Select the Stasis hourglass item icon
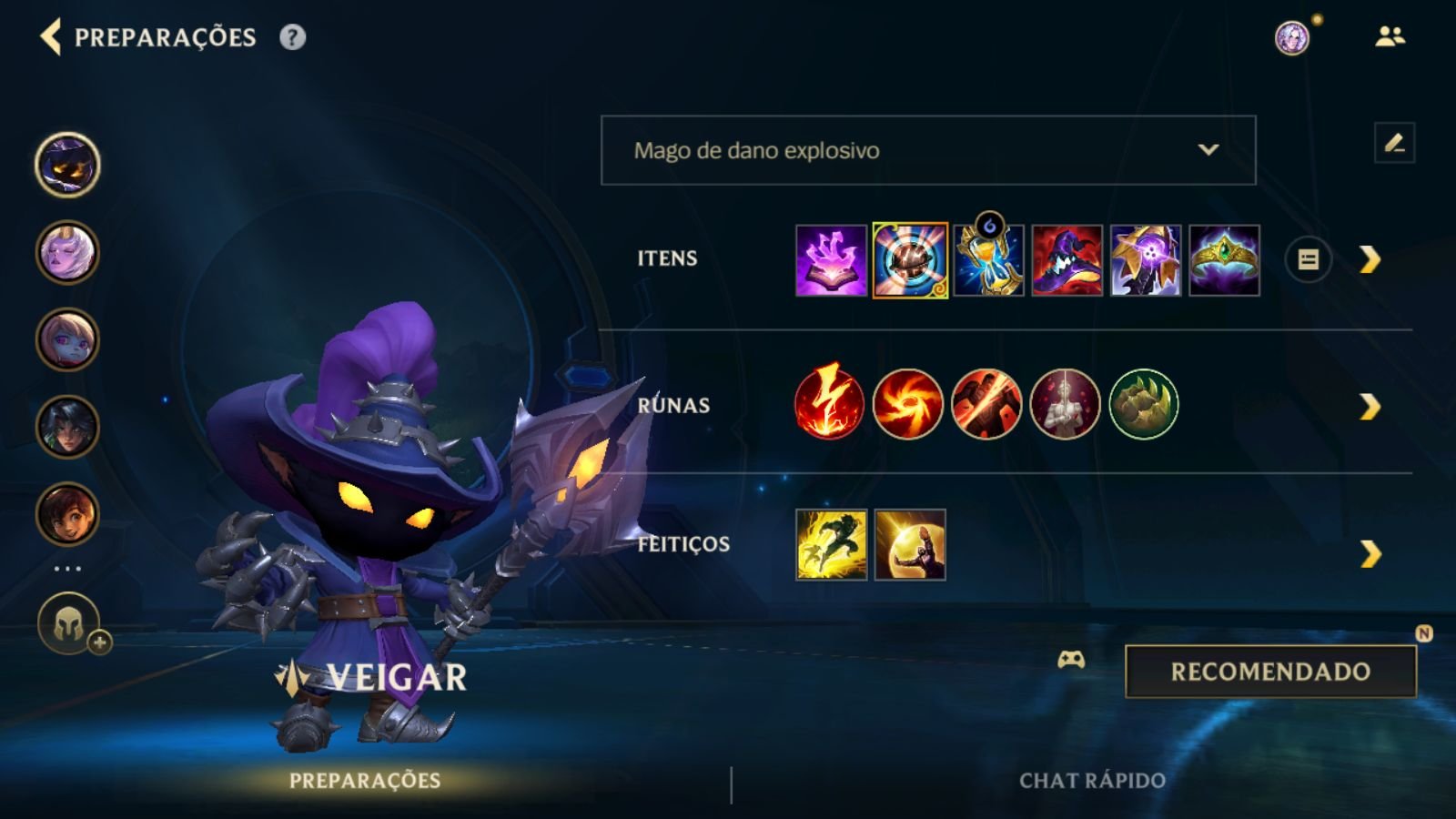The height and width of the screenshot is (819, 1456). tap(988, 258)
